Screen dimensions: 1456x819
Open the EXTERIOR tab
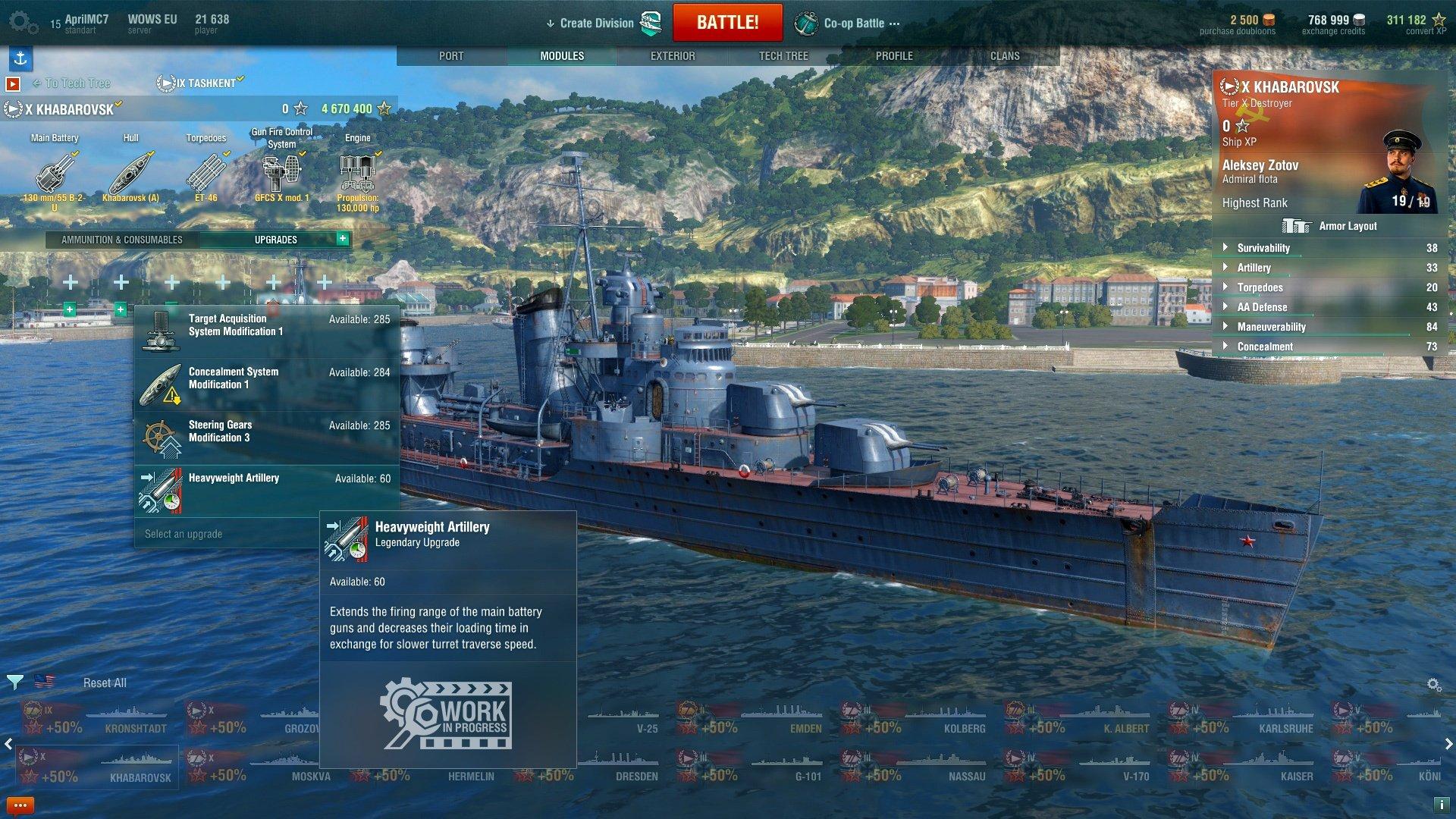coord(673,56)
